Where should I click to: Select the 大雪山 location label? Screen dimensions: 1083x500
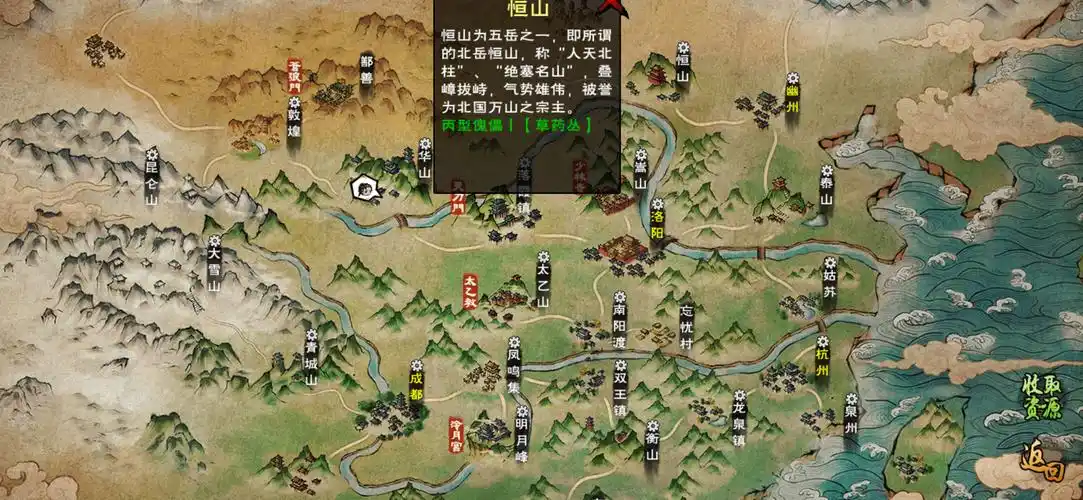click(214, 262)
